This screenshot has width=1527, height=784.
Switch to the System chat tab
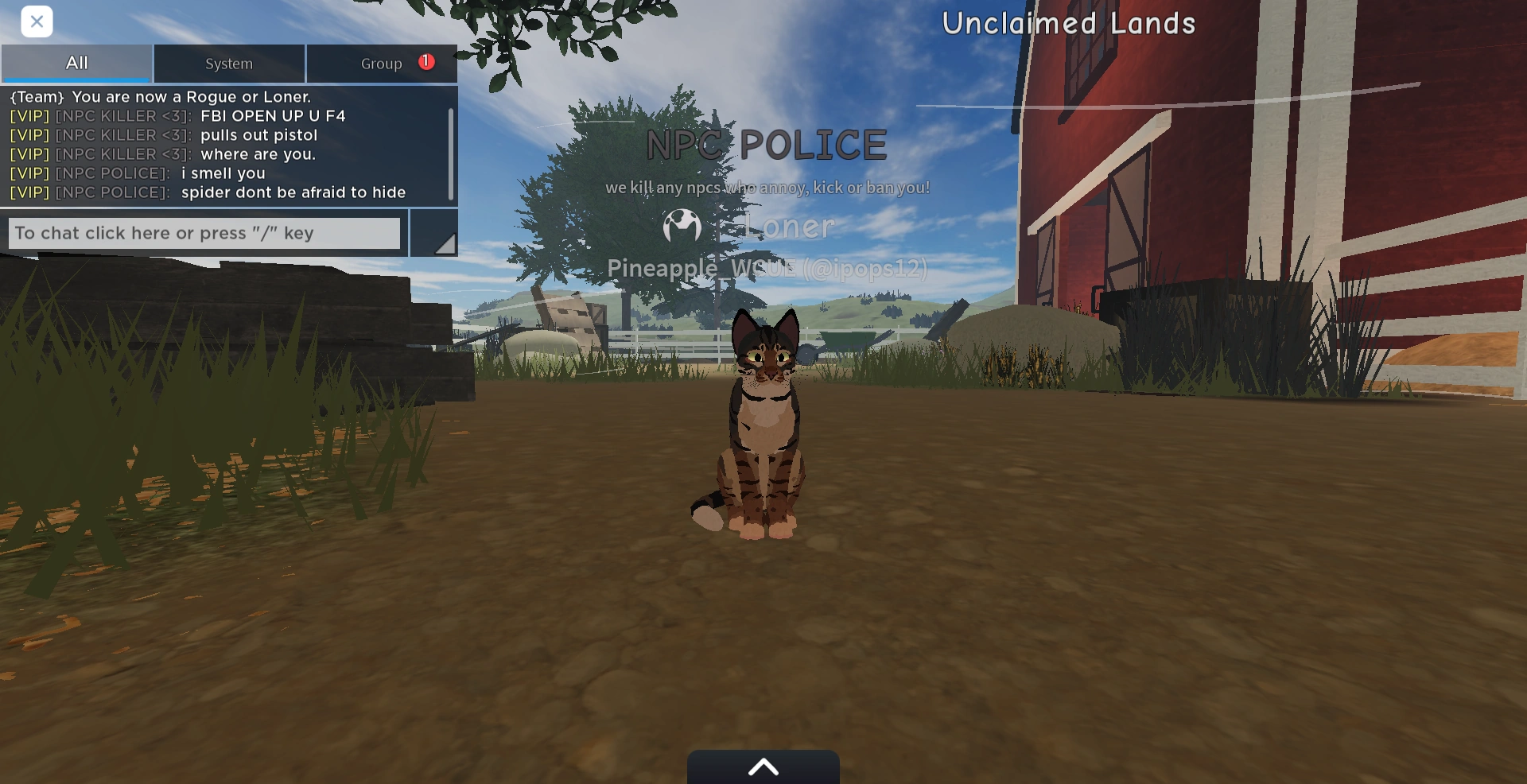229,63
